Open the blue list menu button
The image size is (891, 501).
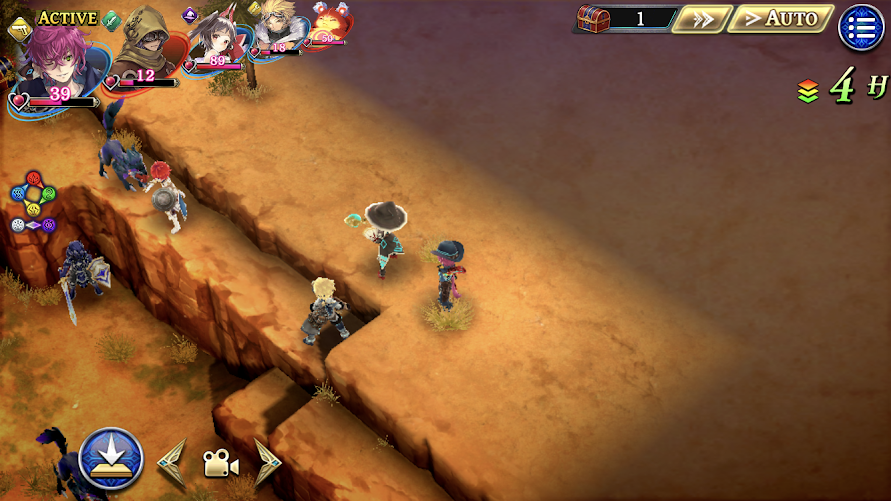pos(861,27)
